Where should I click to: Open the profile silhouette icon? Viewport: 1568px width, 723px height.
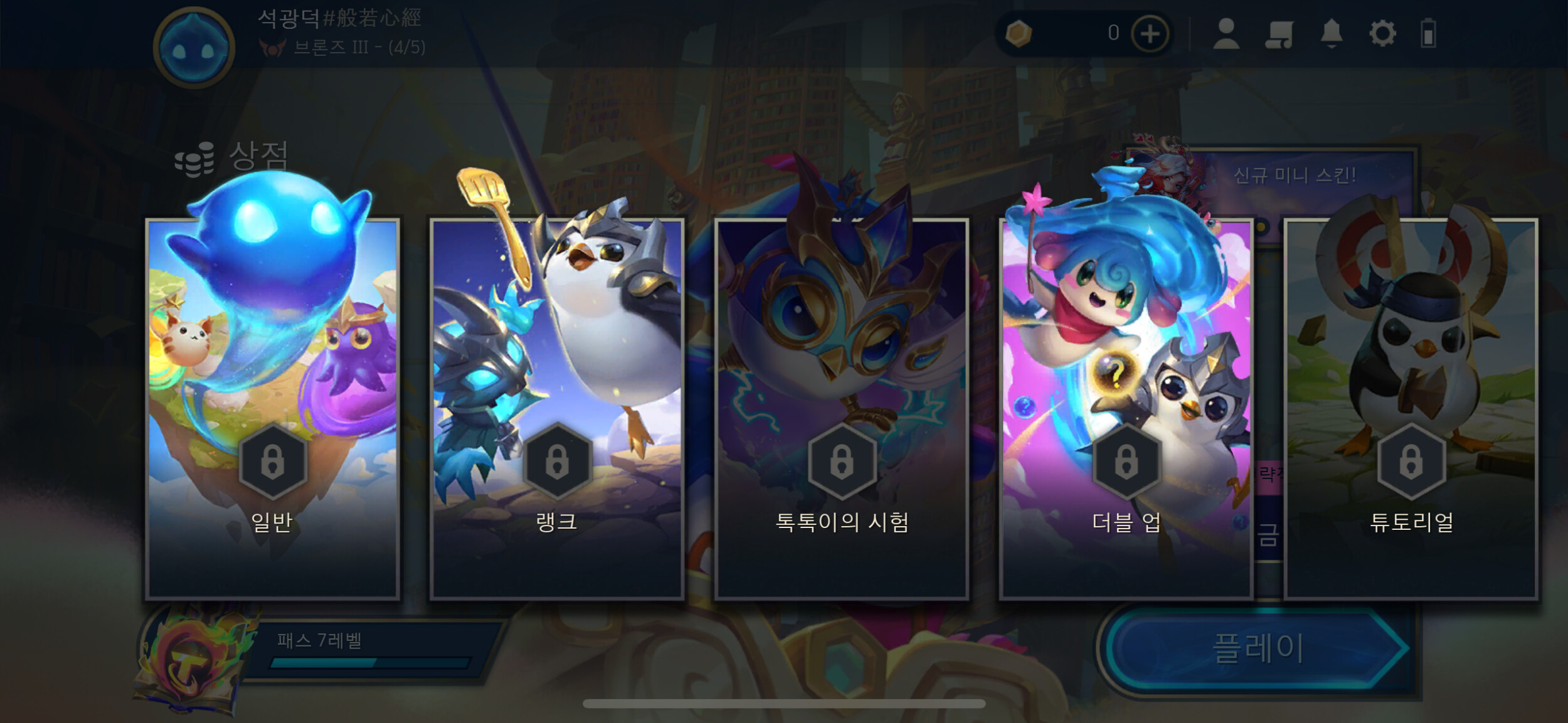[1226, 34]
